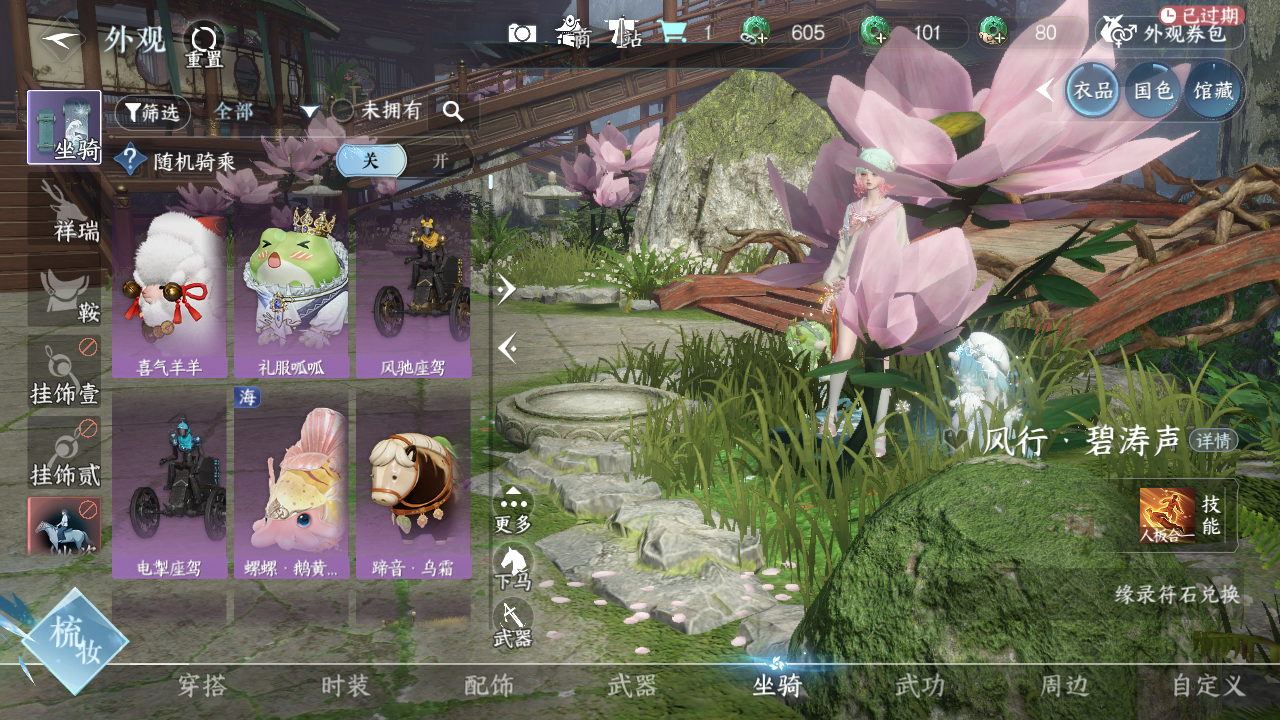Select the 喜气羊羊 mount card
The height and width of the screenshot is (720, 1280).
[169, 290]
